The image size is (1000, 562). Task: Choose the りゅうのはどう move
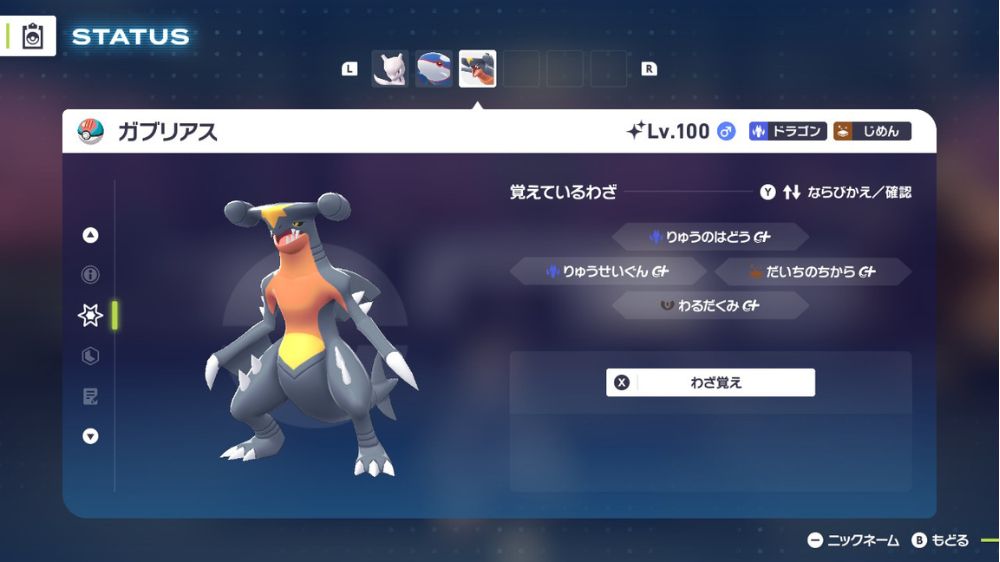tap(710, 237)
